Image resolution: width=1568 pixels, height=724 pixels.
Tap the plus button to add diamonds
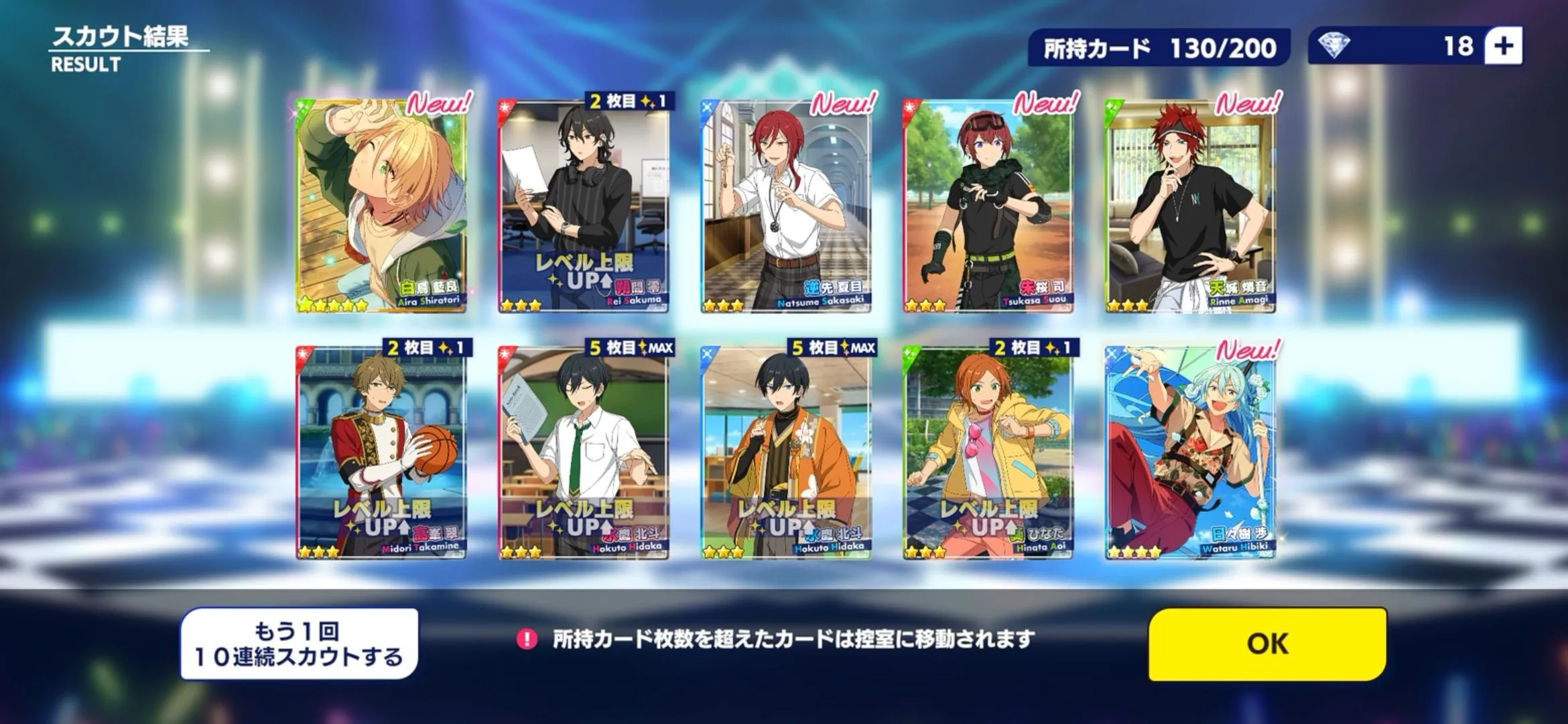tap(1503, 46)
